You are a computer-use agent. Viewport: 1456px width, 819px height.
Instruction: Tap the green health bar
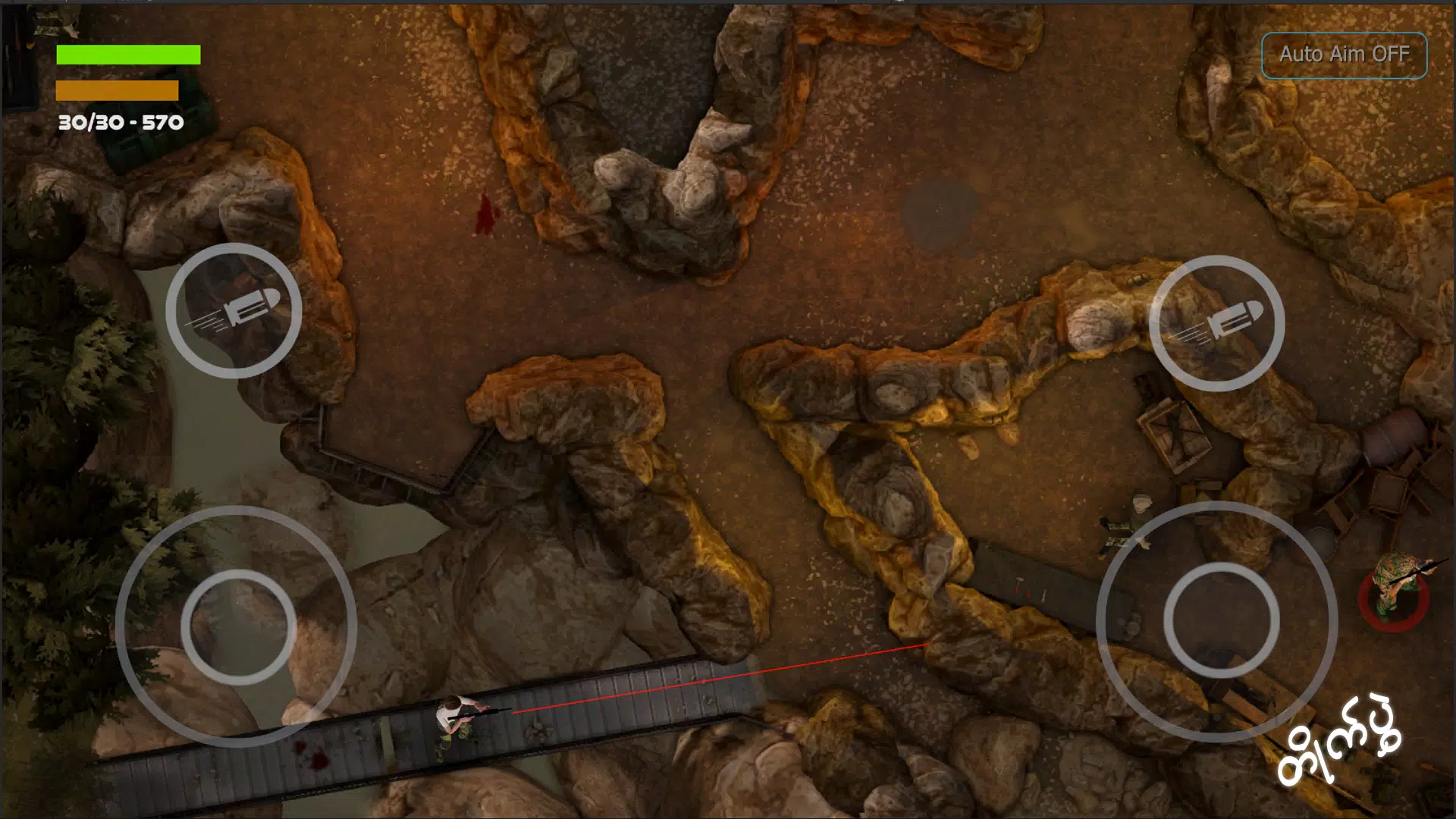127,55
